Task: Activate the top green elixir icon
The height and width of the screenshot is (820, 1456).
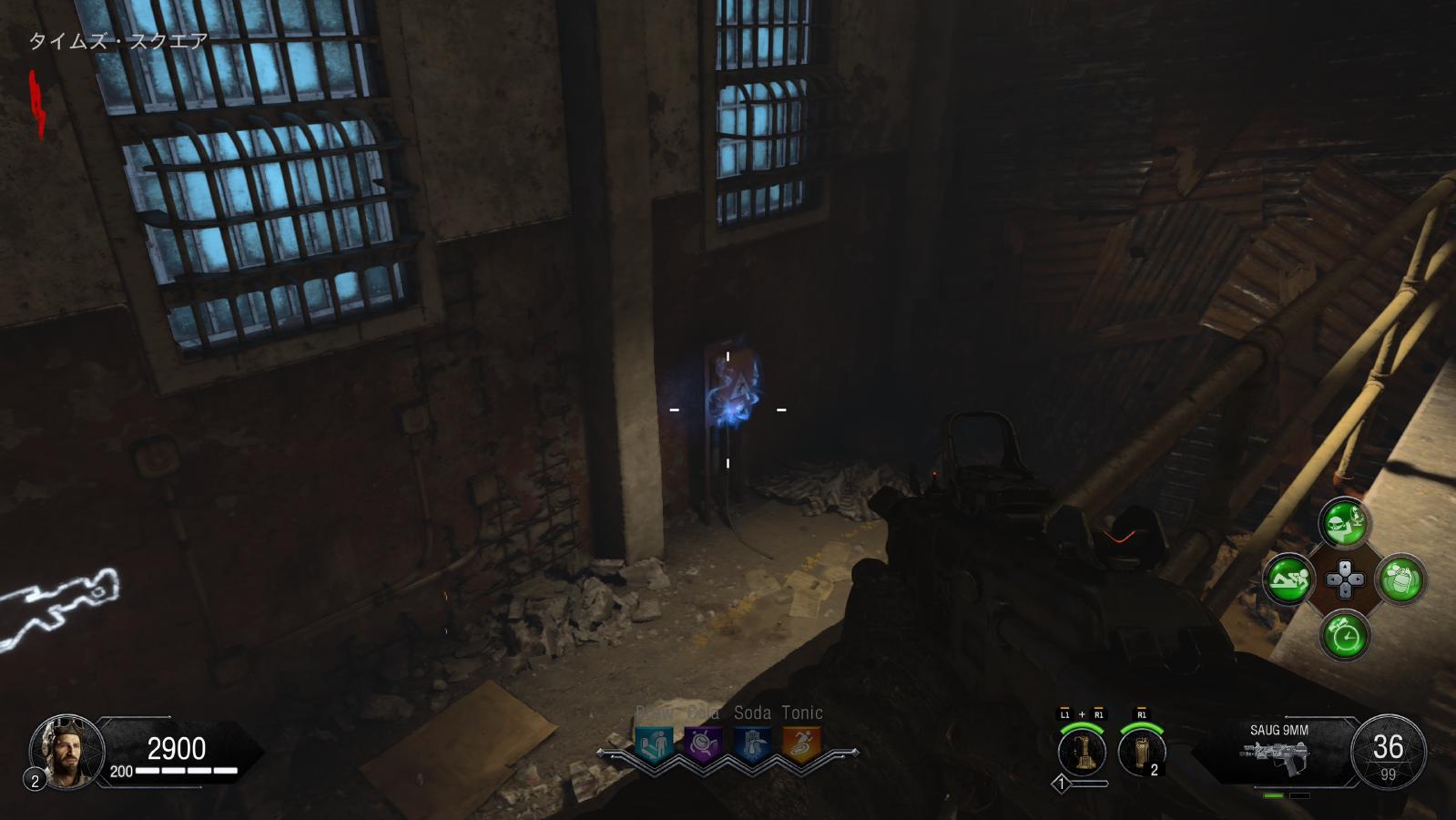Action: point(1344,523)
